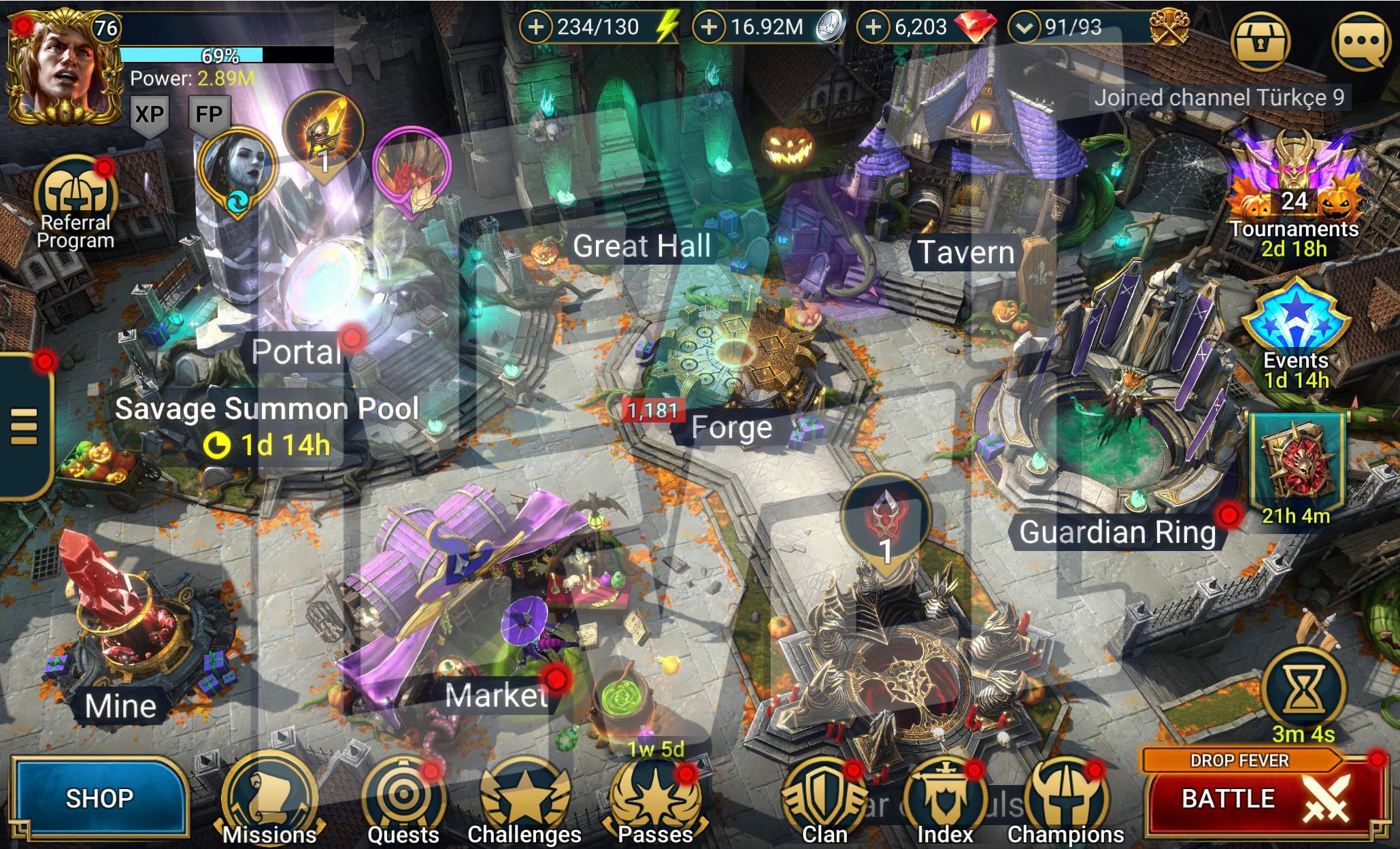
Task: Expand the left side hamburger menu
Action: (x=24, y=427)
